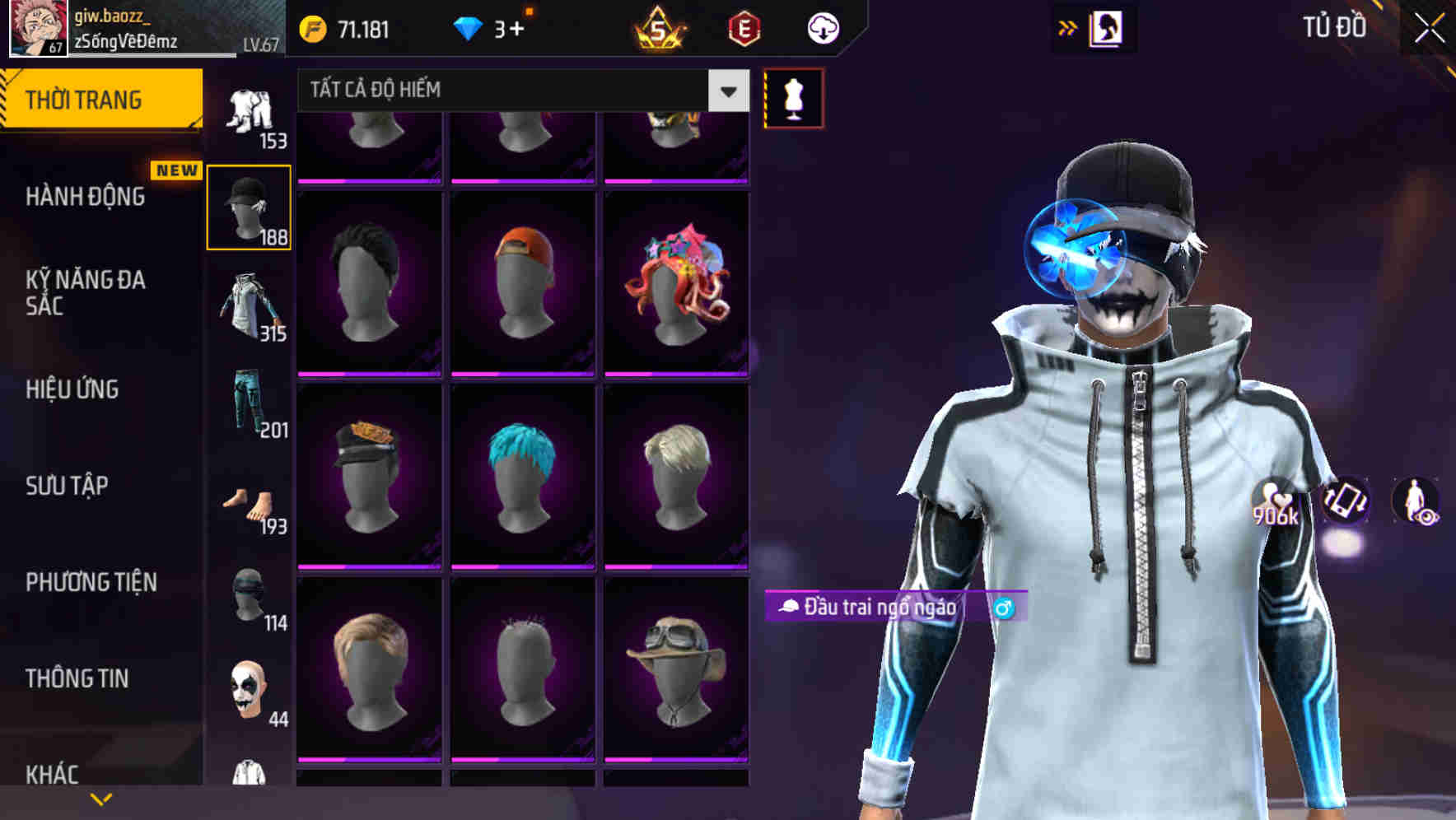The image size is (1456, 820).
Task: Toggle the mannequin display next to rarity filter
Action: (793, 96)
